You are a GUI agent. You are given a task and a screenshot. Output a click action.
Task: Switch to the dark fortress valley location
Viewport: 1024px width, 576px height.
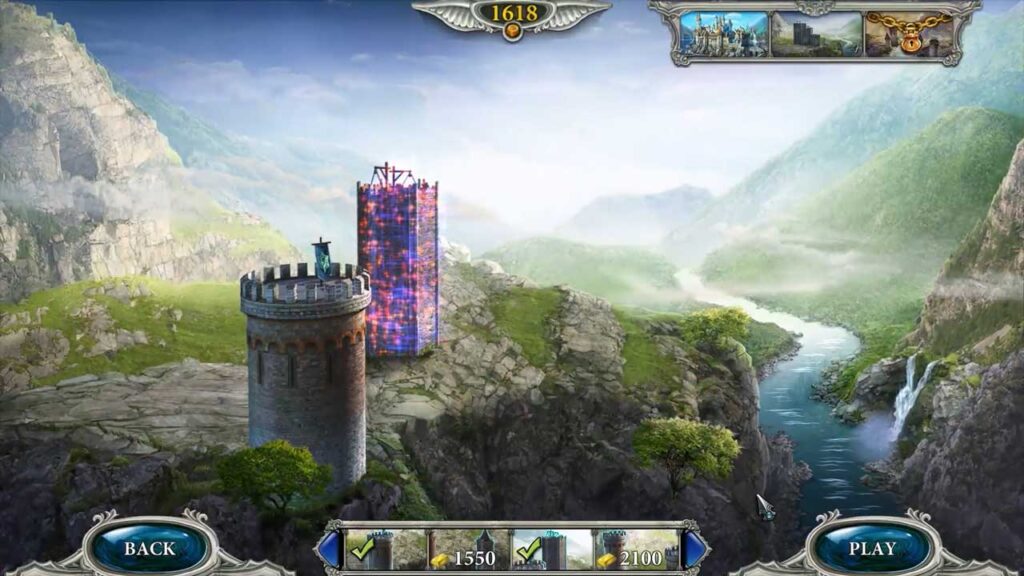[815, 34]
